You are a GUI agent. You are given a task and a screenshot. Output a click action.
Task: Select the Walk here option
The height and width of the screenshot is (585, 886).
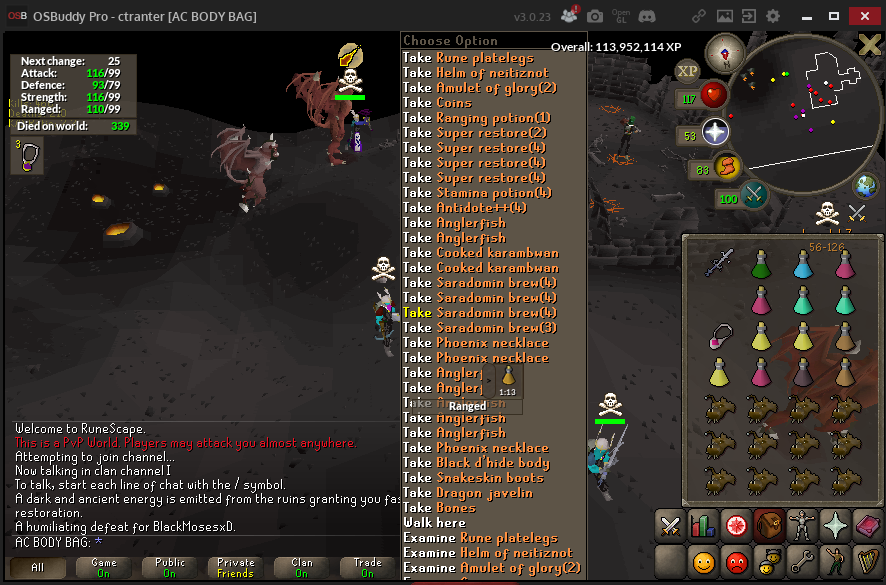(434, 523)
